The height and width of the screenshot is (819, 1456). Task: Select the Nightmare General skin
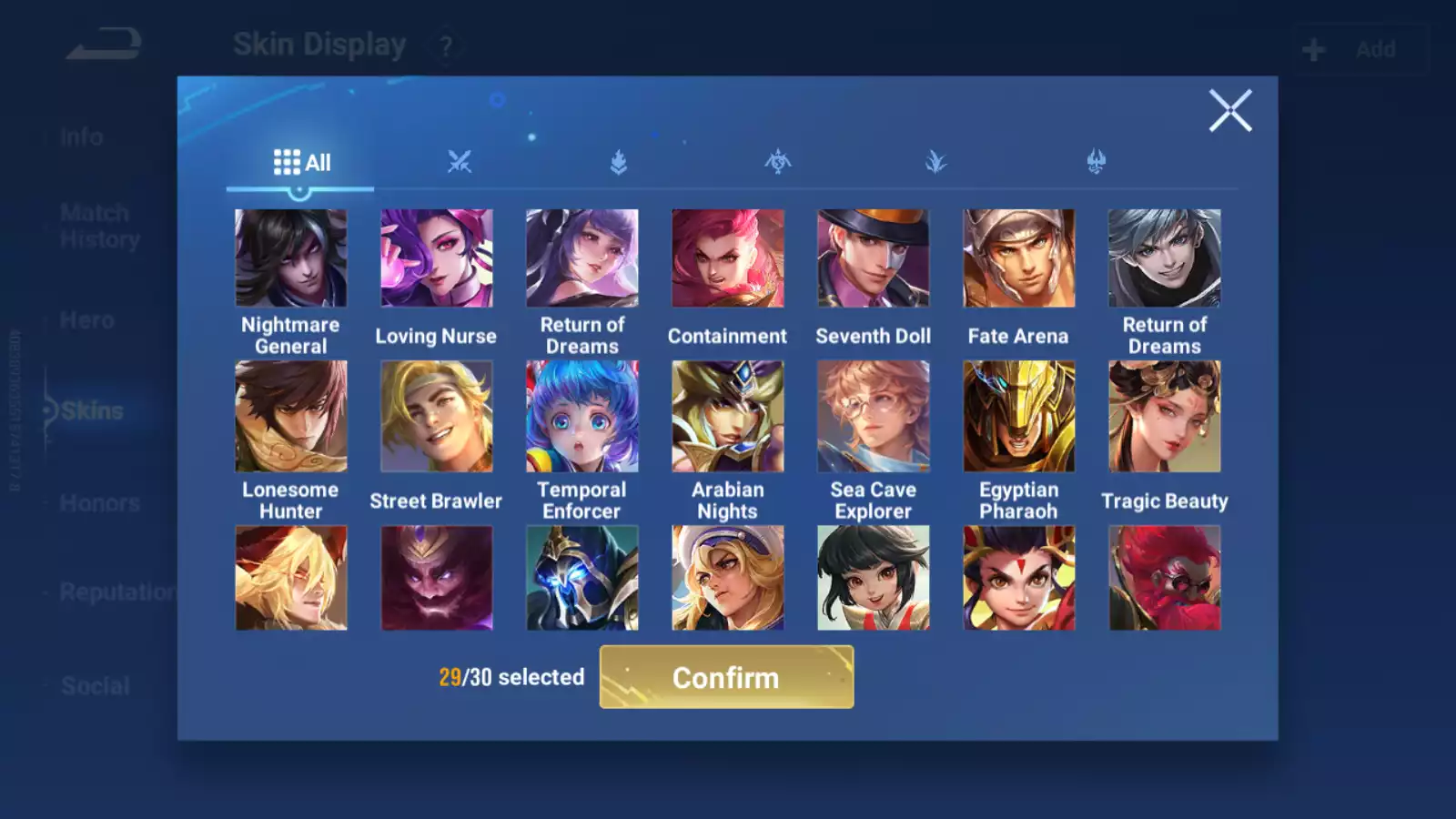(x=290, y=259)
